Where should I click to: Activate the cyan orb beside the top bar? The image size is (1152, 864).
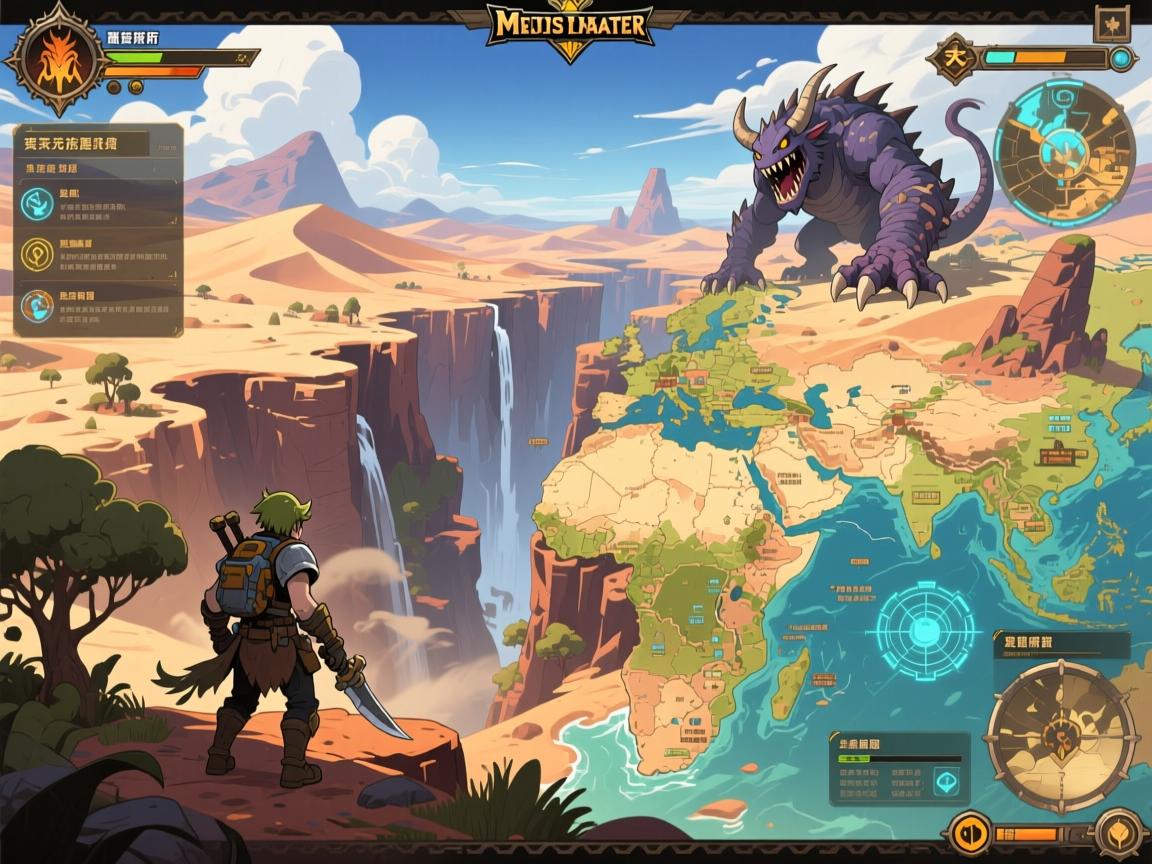[1122, 58]
